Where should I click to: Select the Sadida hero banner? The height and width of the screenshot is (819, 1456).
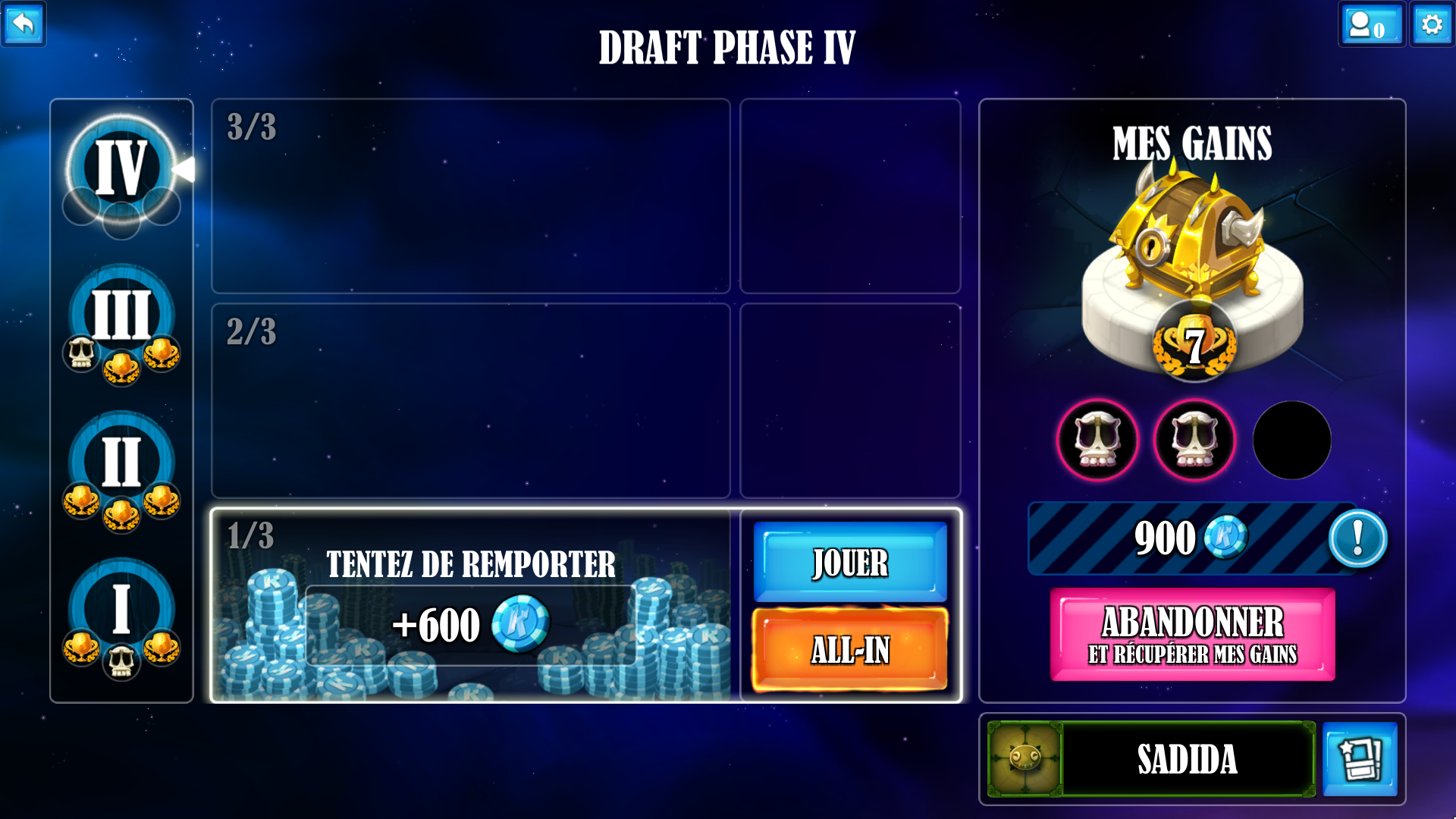tap(1187, 759)
